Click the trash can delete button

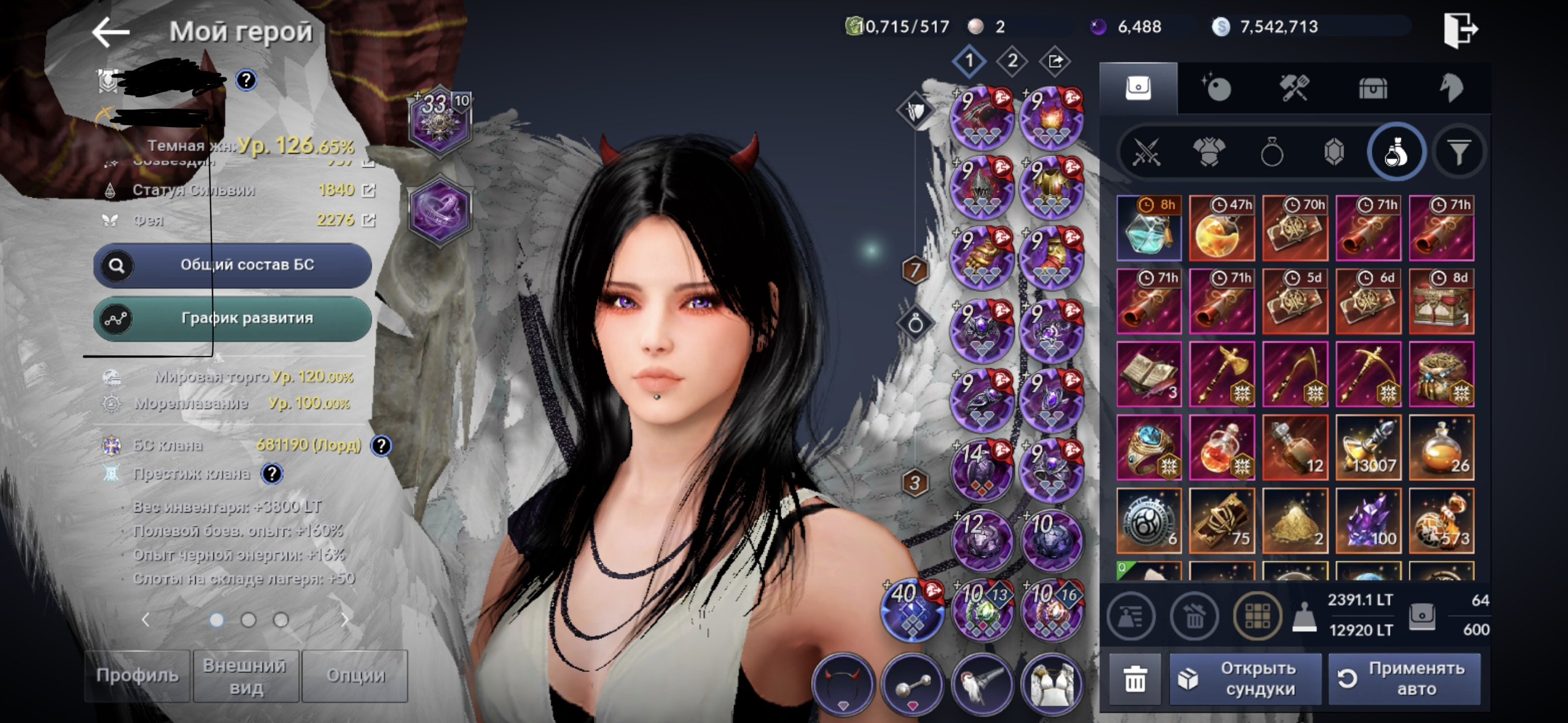[1135, 679]
